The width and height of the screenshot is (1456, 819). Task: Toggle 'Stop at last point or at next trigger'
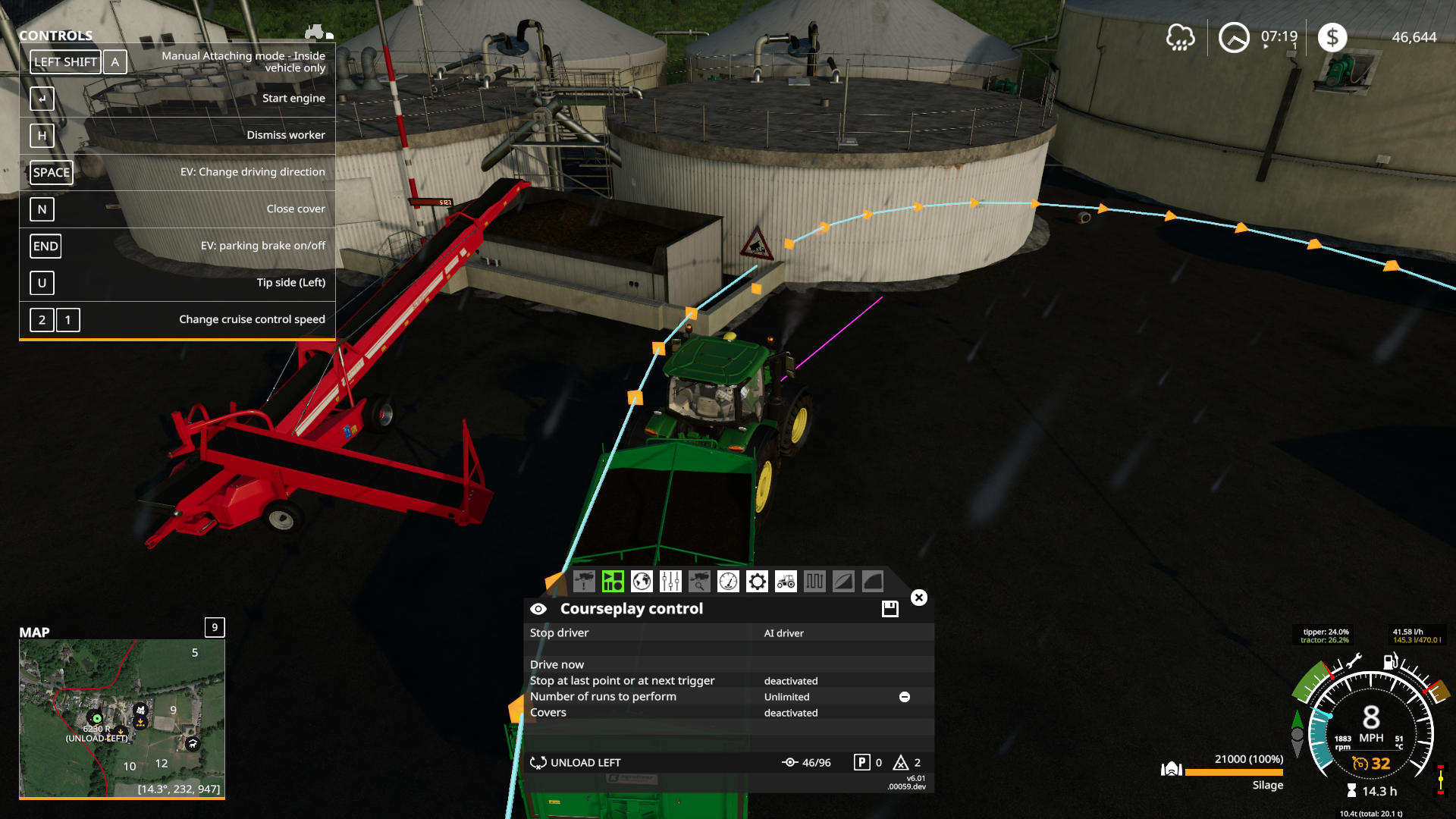coord(789,681)
